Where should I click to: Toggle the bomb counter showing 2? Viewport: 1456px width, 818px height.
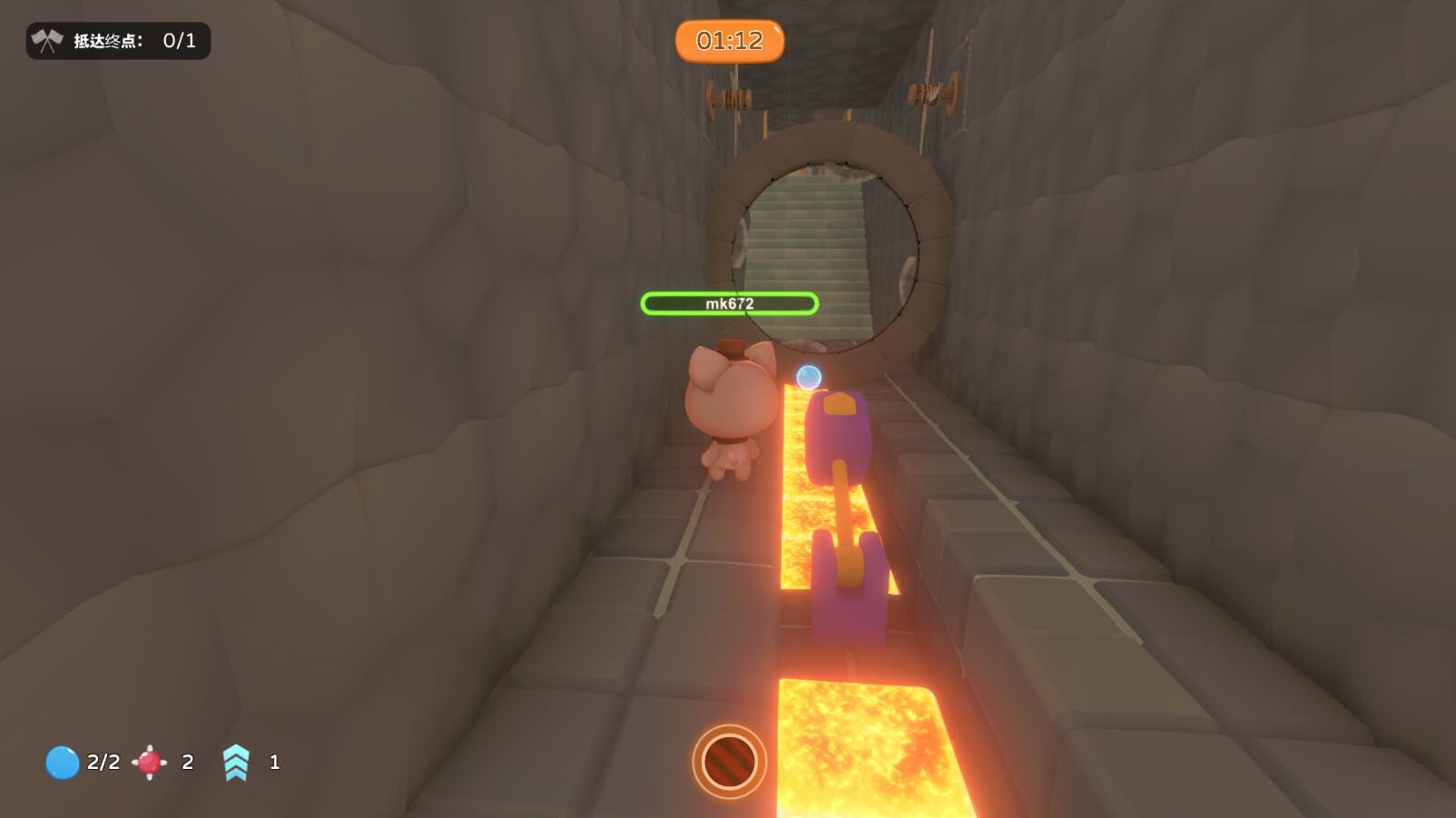186,763
